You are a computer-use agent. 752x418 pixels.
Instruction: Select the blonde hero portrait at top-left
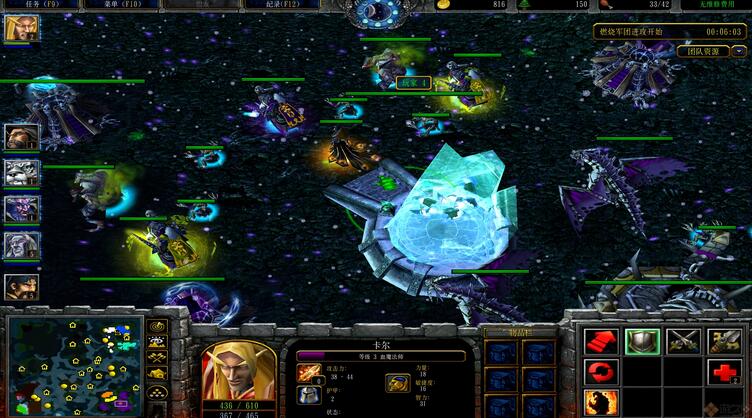click(x=19, y=28)
